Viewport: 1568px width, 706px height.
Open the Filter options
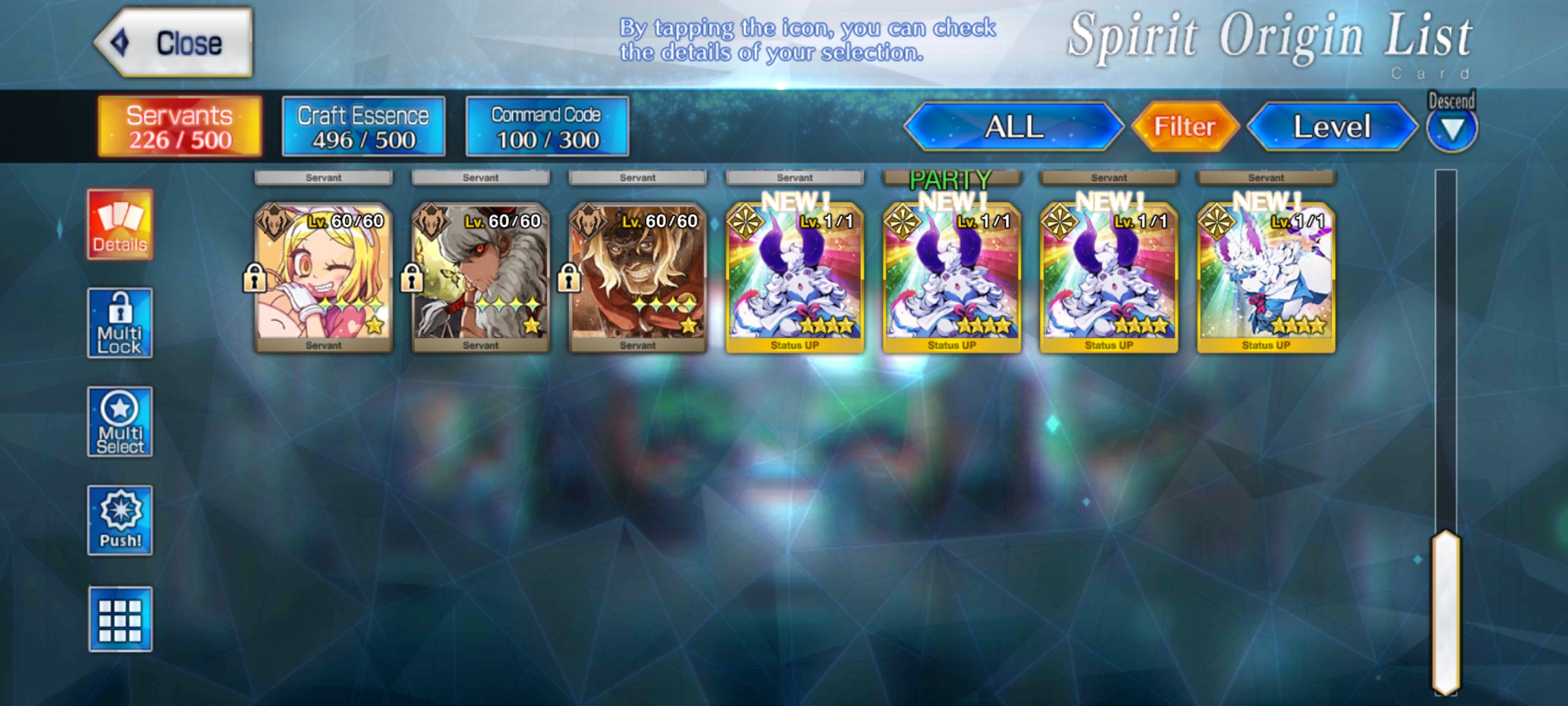[1184, 127]
